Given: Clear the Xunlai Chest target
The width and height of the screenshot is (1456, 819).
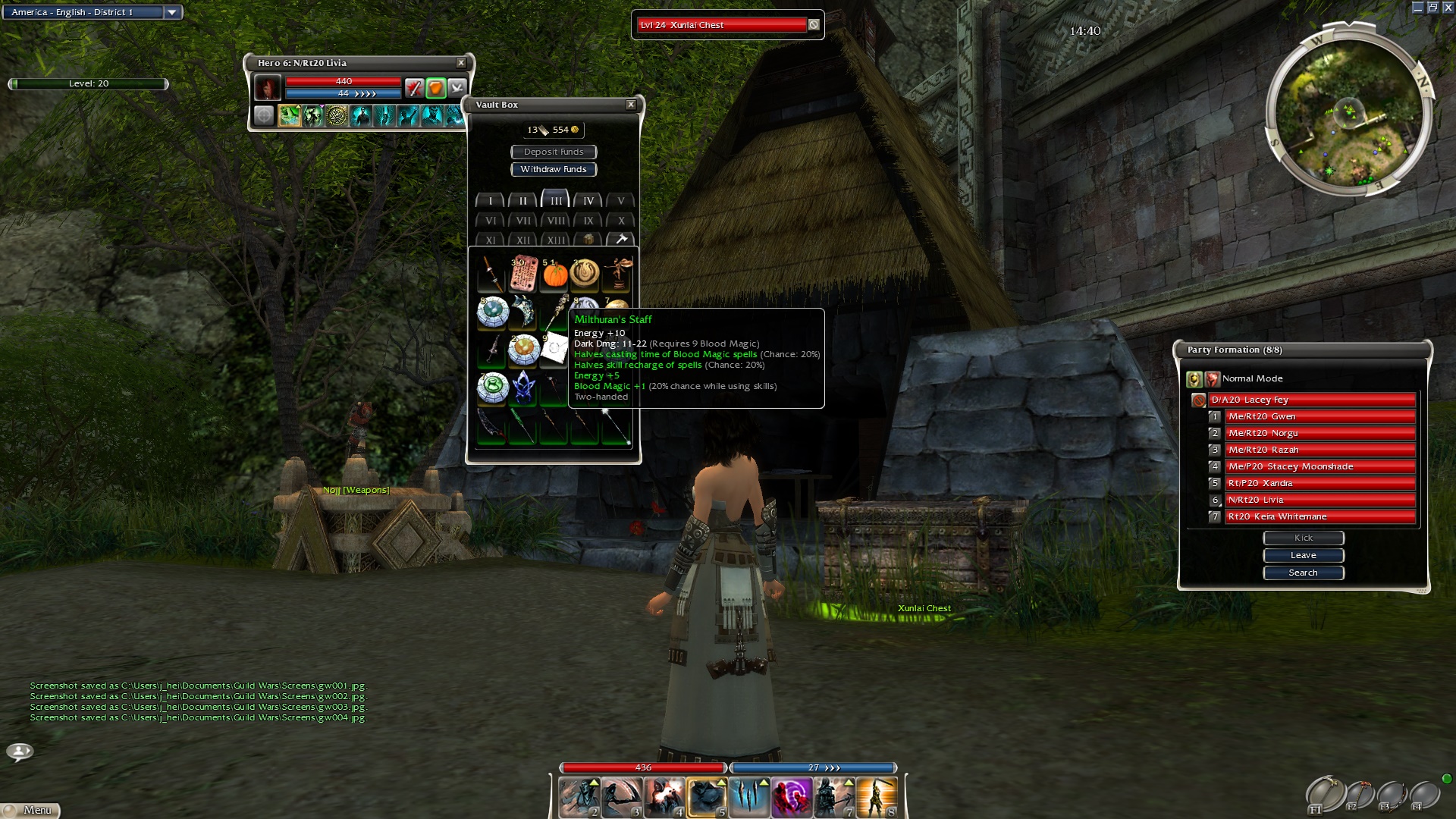Looking at the screenshot, I should (x=814, y=25).
